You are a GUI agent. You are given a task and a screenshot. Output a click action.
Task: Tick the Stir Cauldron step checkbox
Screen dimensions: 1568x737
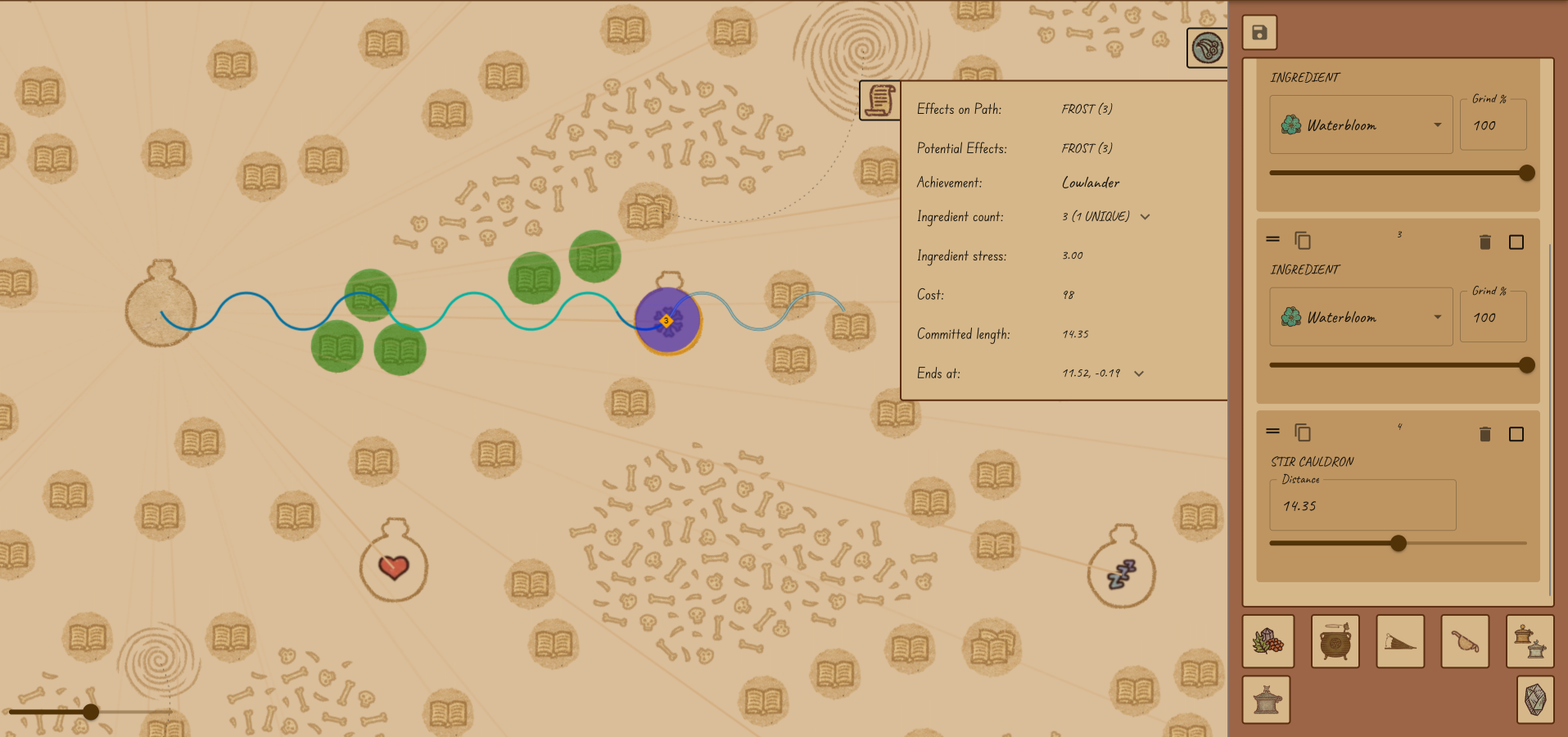click(x=1516, y=434)
